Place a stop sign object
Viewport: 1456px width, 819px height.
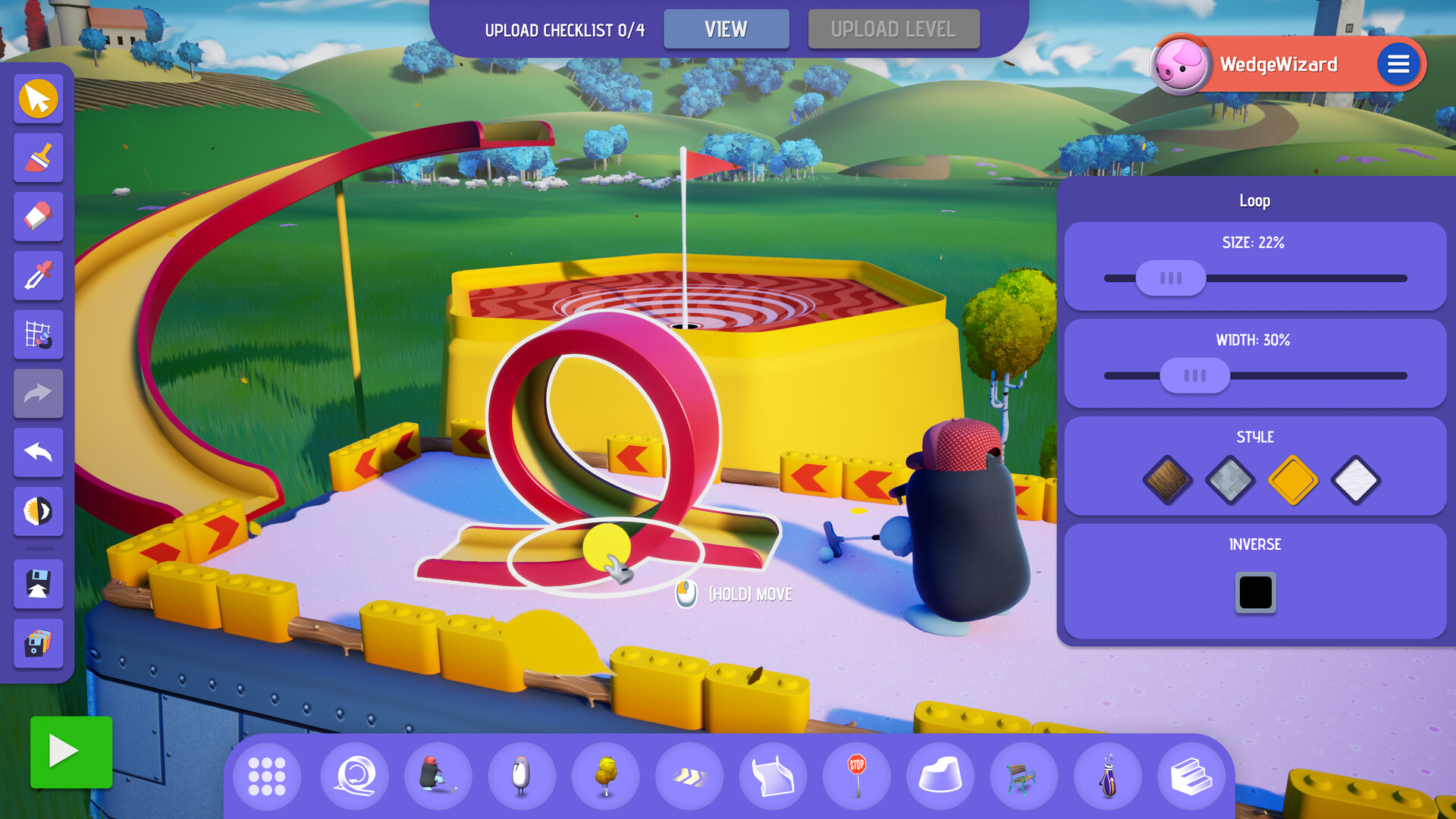coord(856,776)
